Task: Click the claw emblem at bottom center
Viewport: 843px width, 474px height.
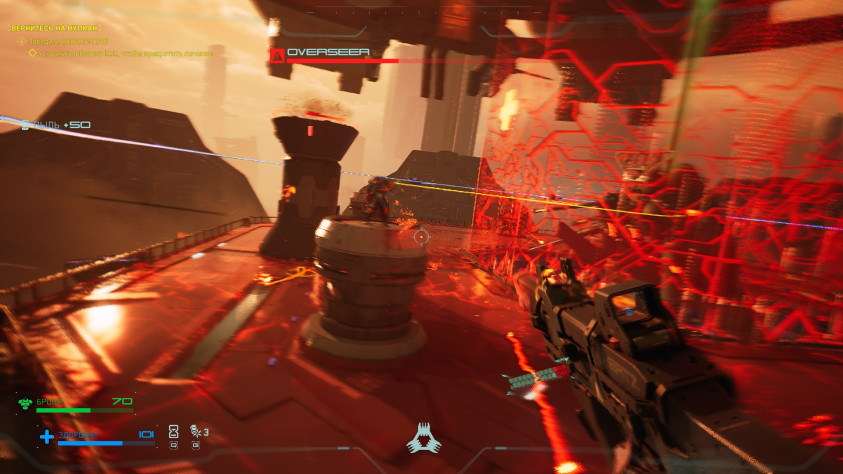Action: (x=421, y=437)
